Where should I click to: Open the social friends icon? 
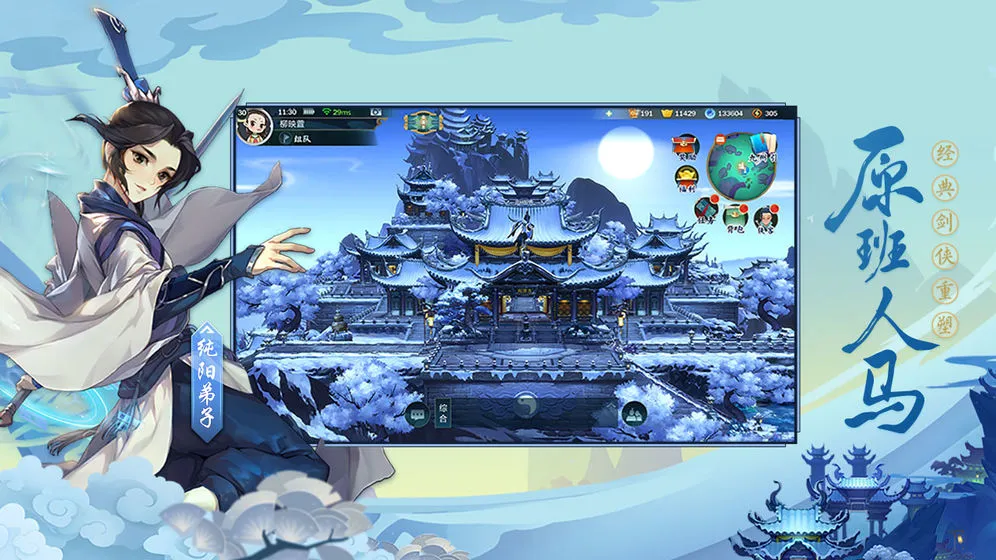pyautogui.click(x=632, y=413)
